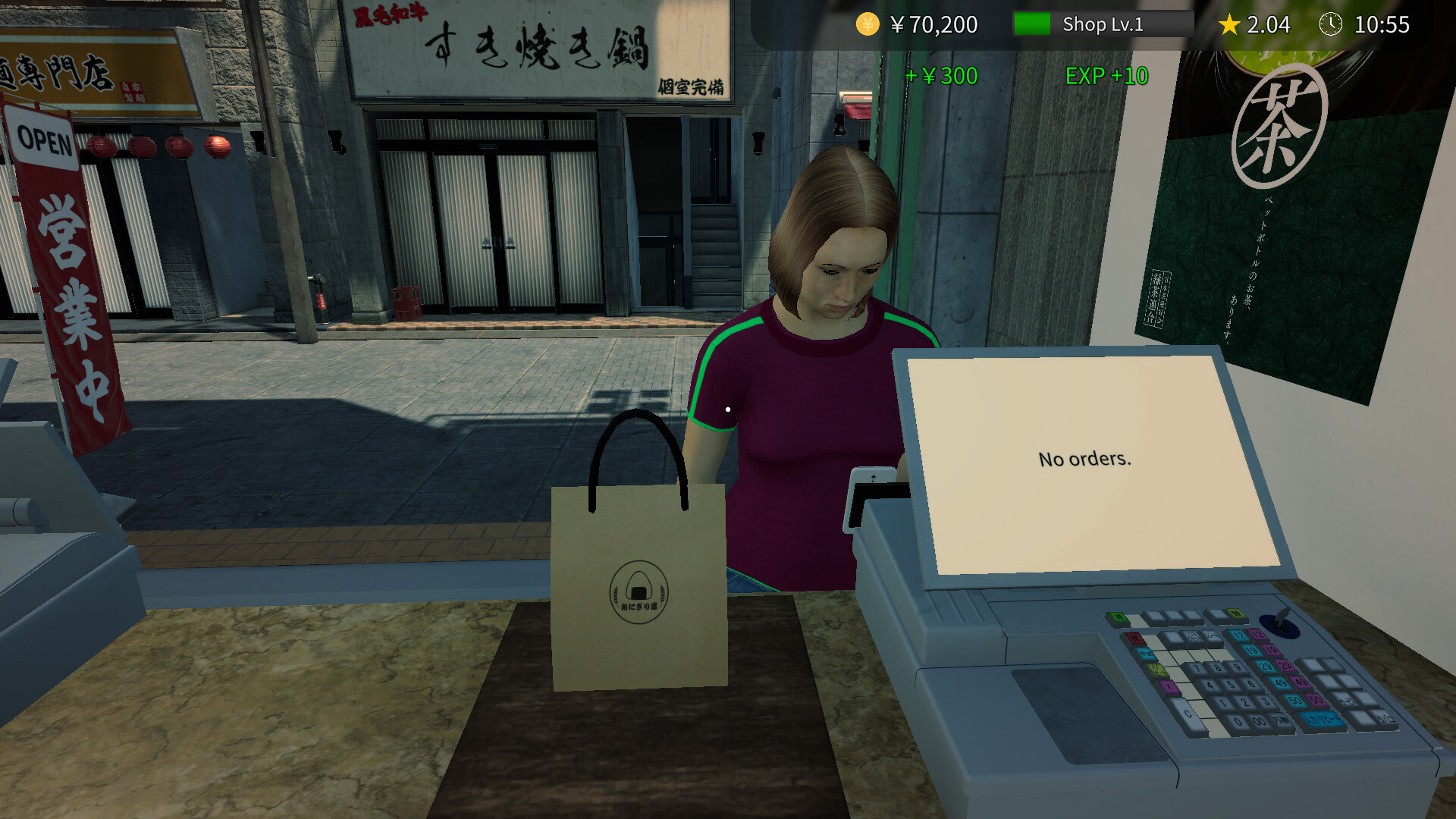
Task: Turn the key switch on the register
Action: pyautogui.click(x=1279, y=620)
